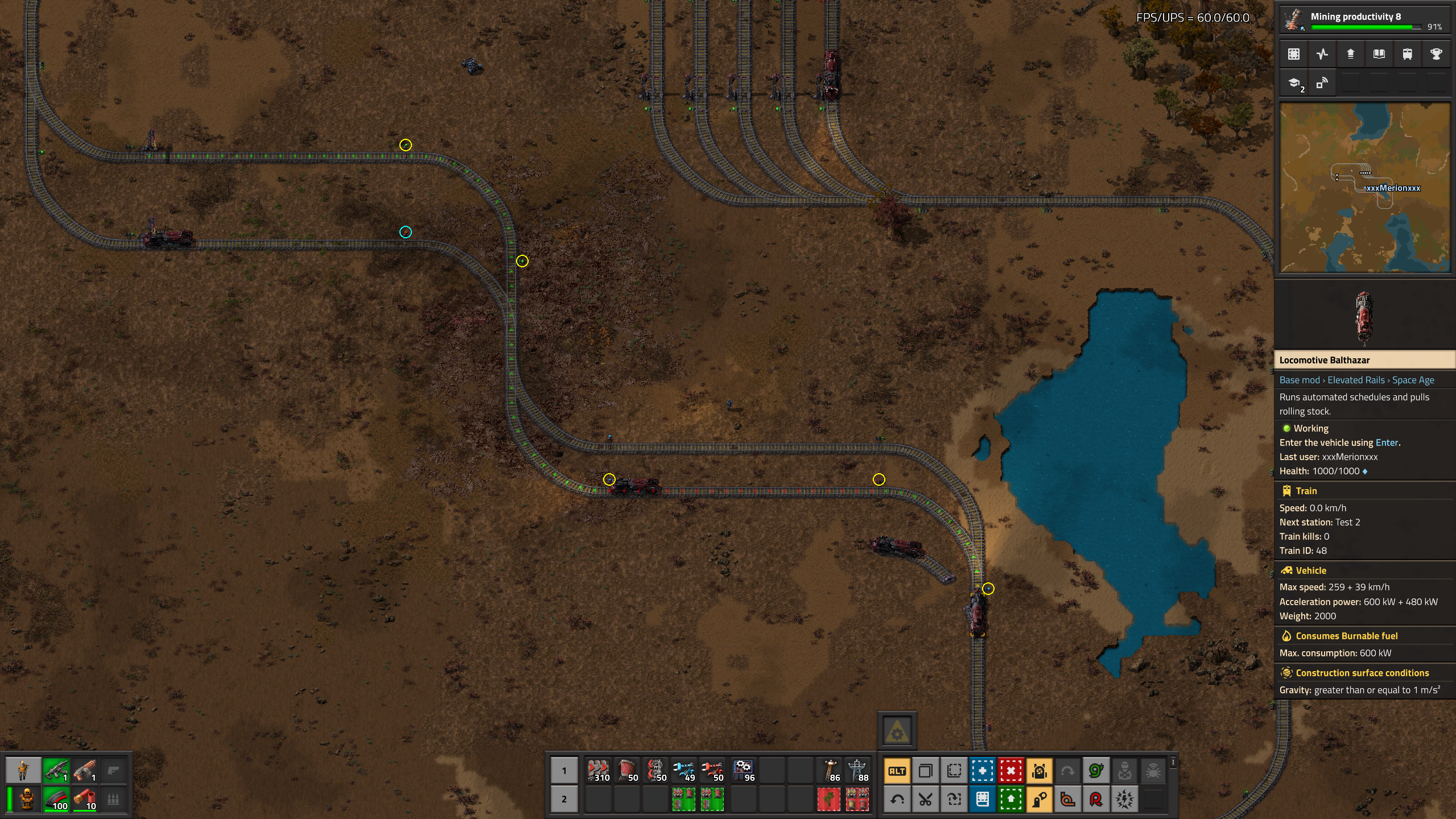Select the green upgrade planner shortcut
Viewport: 1456px width, 819px height.
pyautogui.click(x=1010, y=800)
